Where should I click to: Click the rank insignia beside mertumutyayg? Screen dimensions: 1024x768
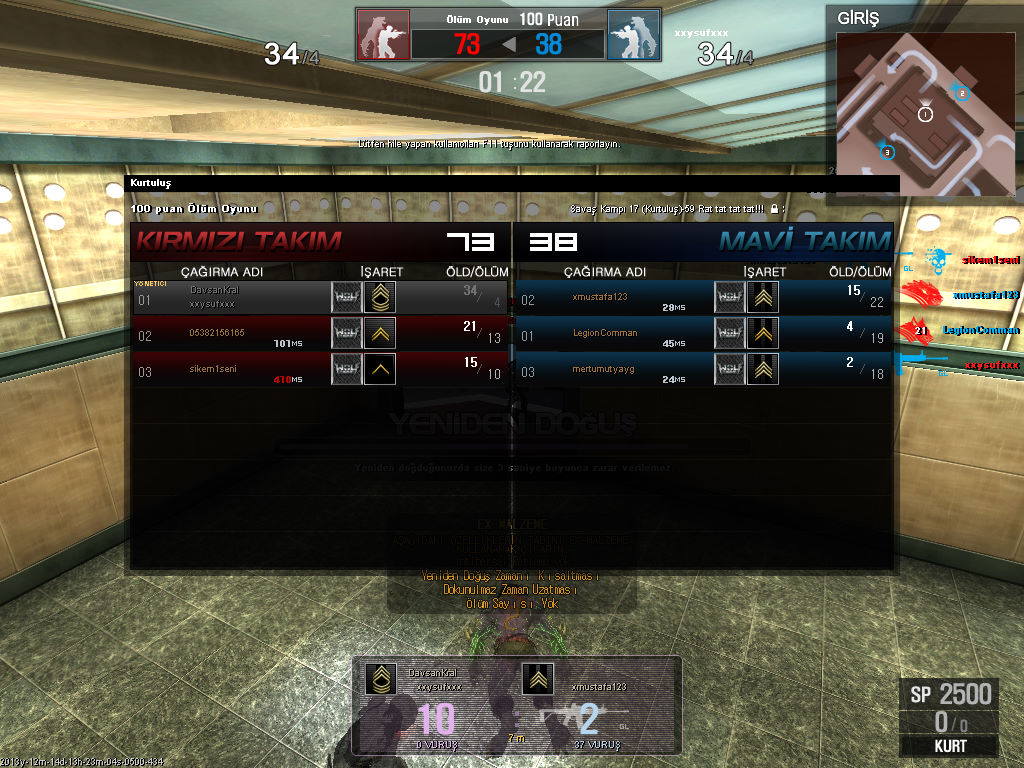pos(763,369)
